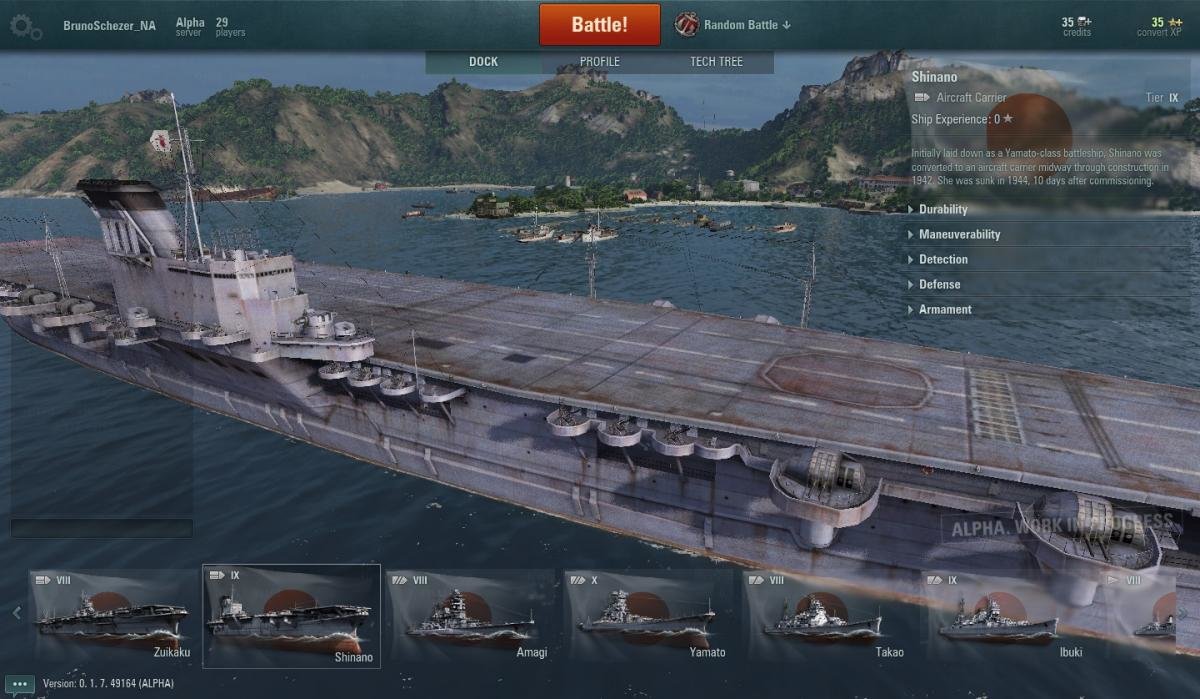This screenshot has height=699, width=1200.
Task: Switch to the Profile tab
Action: tap(600, 62)
